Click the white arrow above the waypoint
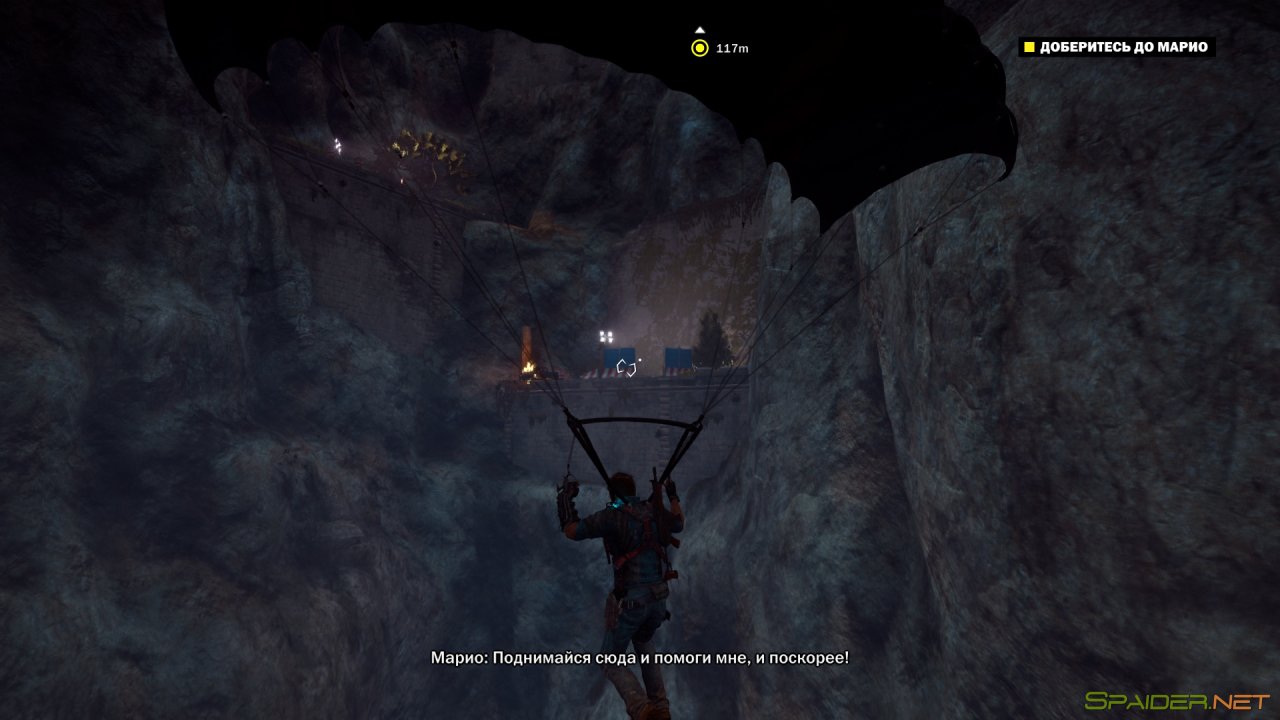Viewport: 1280px width, 720px height. tap(701, 28)
